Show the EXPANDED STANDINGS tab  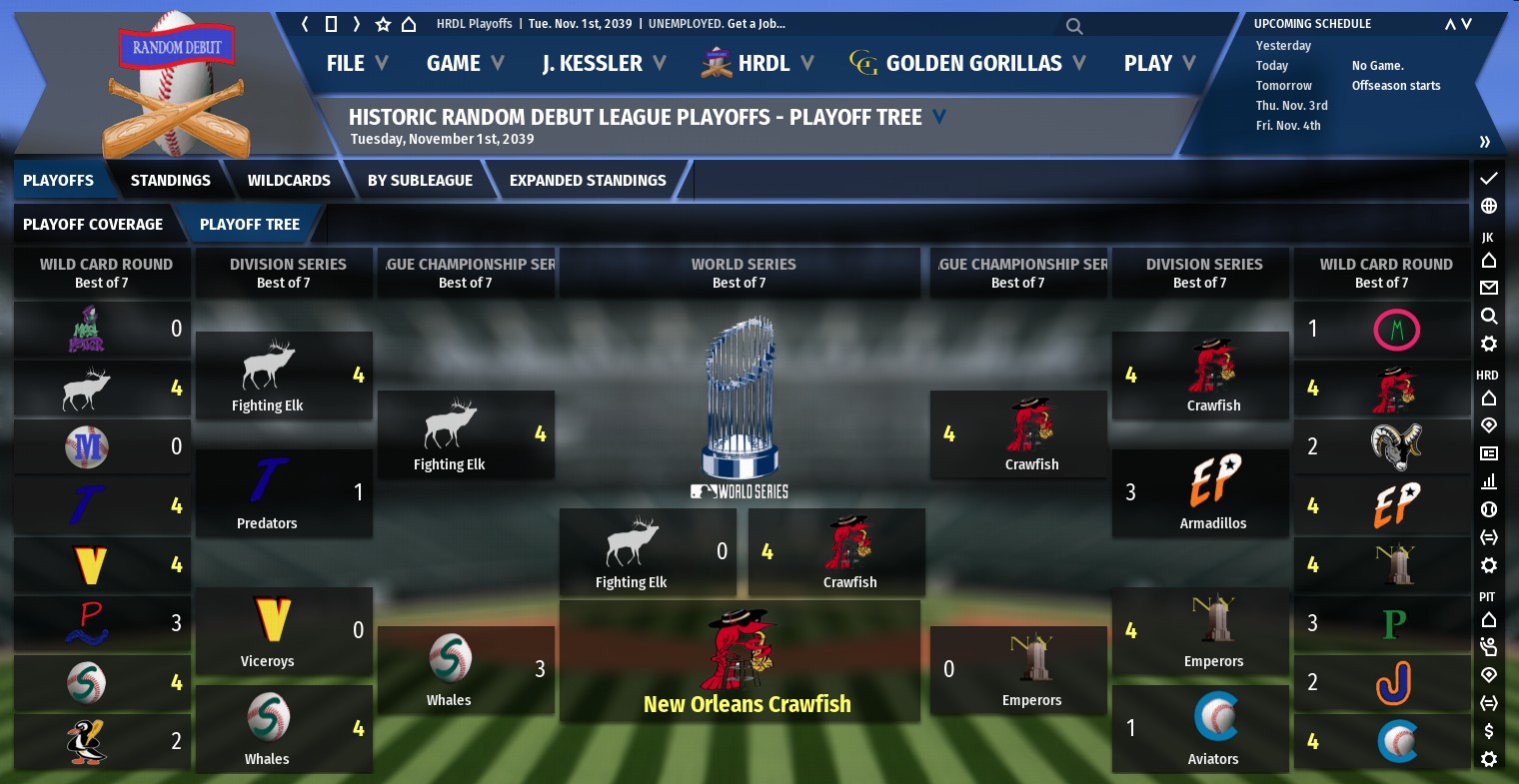coord(588,180)
